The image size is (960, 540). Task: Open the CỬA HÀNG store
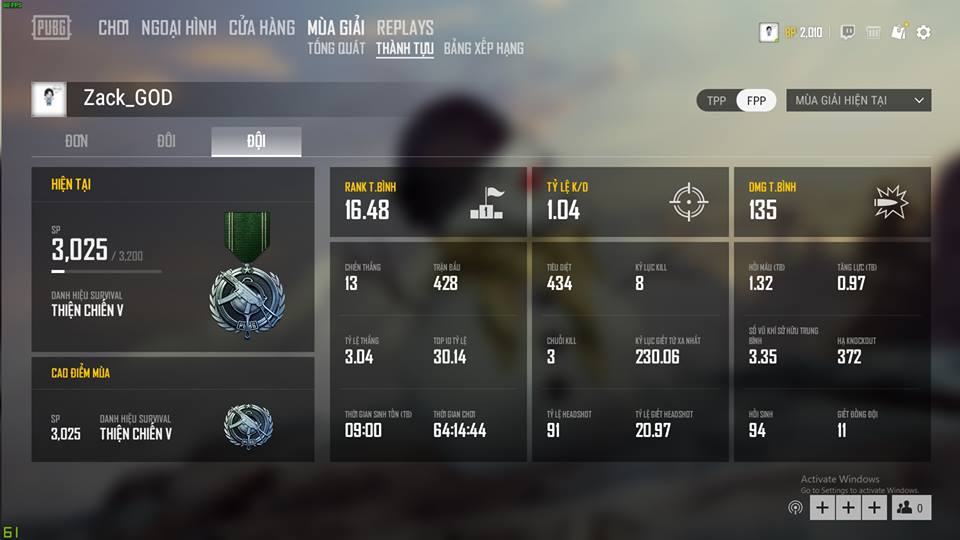pos(262,28)
